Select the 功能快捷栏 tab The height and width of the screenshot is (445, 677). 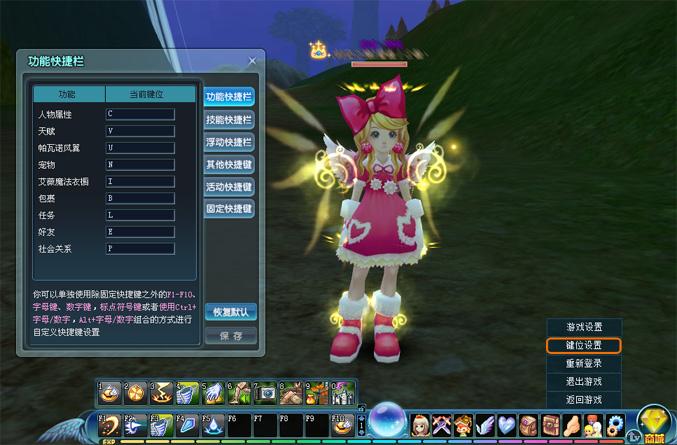[229, 97]
